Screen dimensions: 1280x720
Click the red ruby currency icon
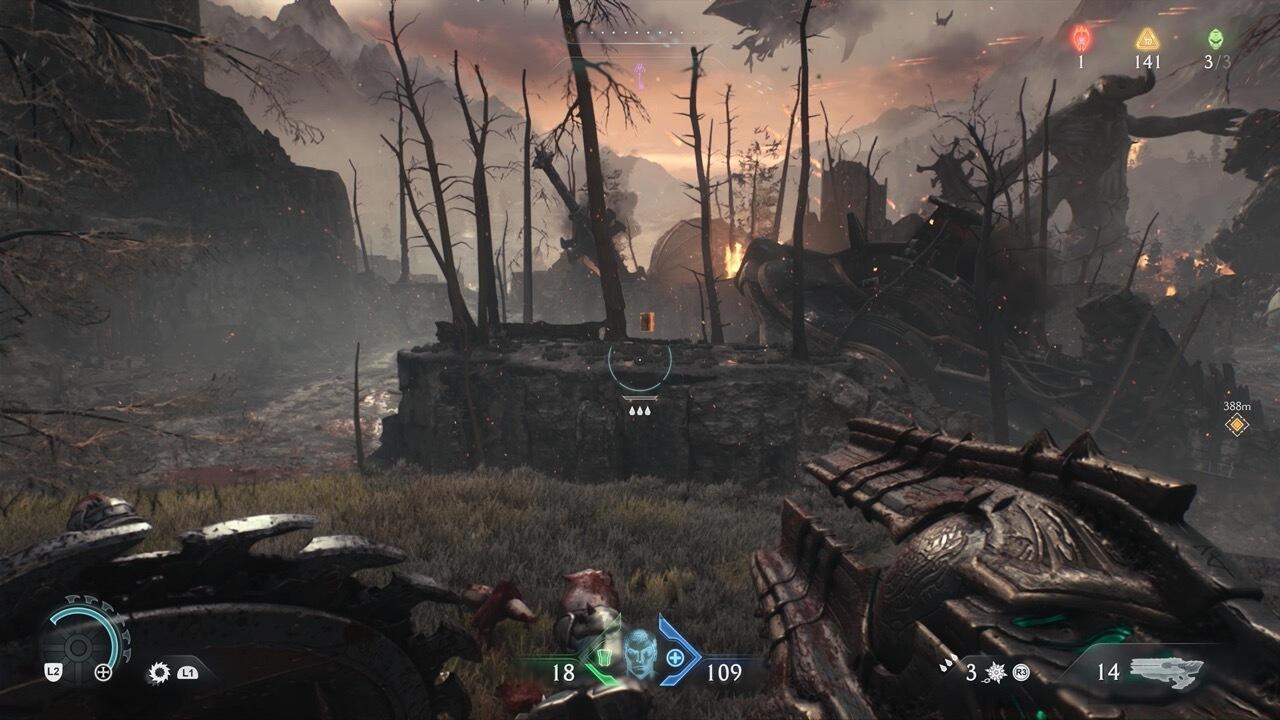(1081, 39)
